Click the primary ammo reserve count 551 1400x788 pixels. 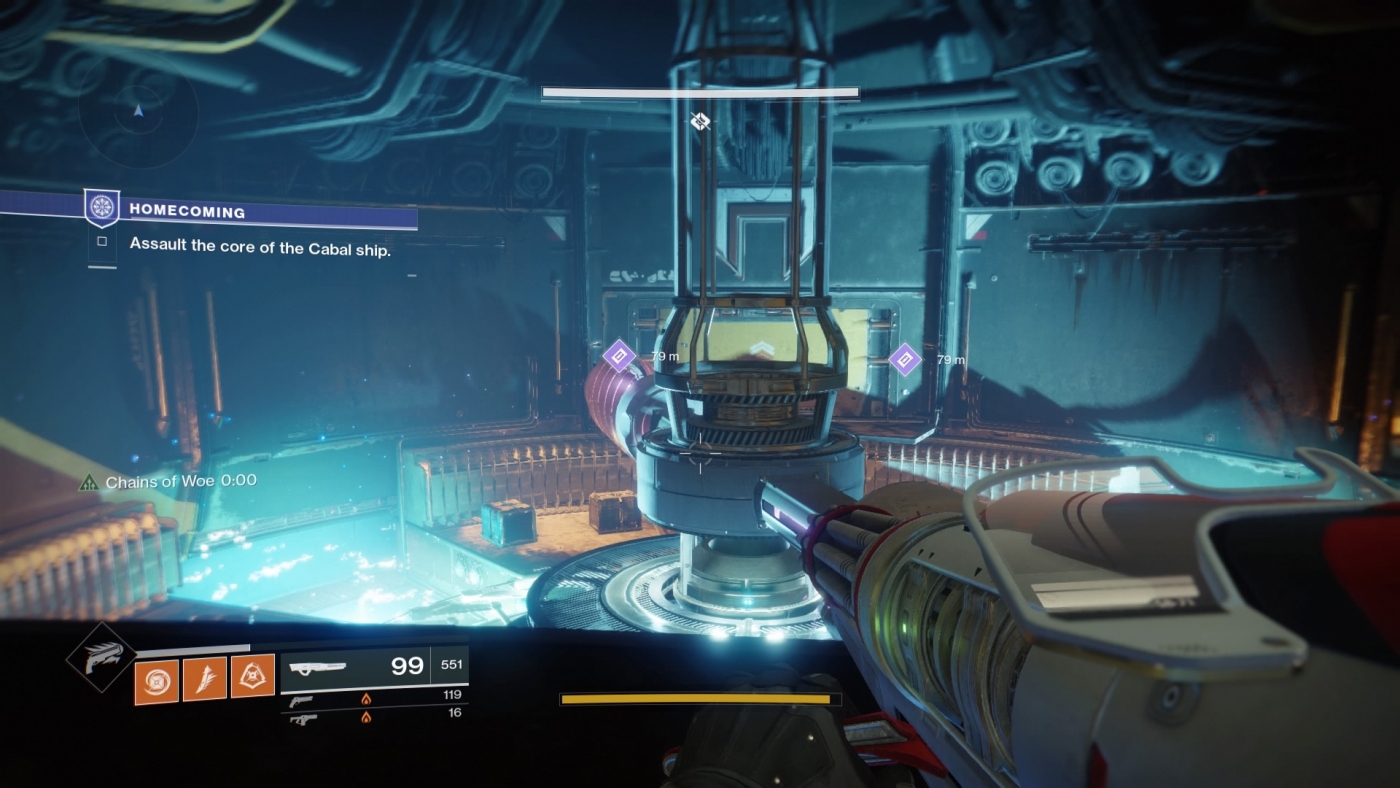coord(451,663)
